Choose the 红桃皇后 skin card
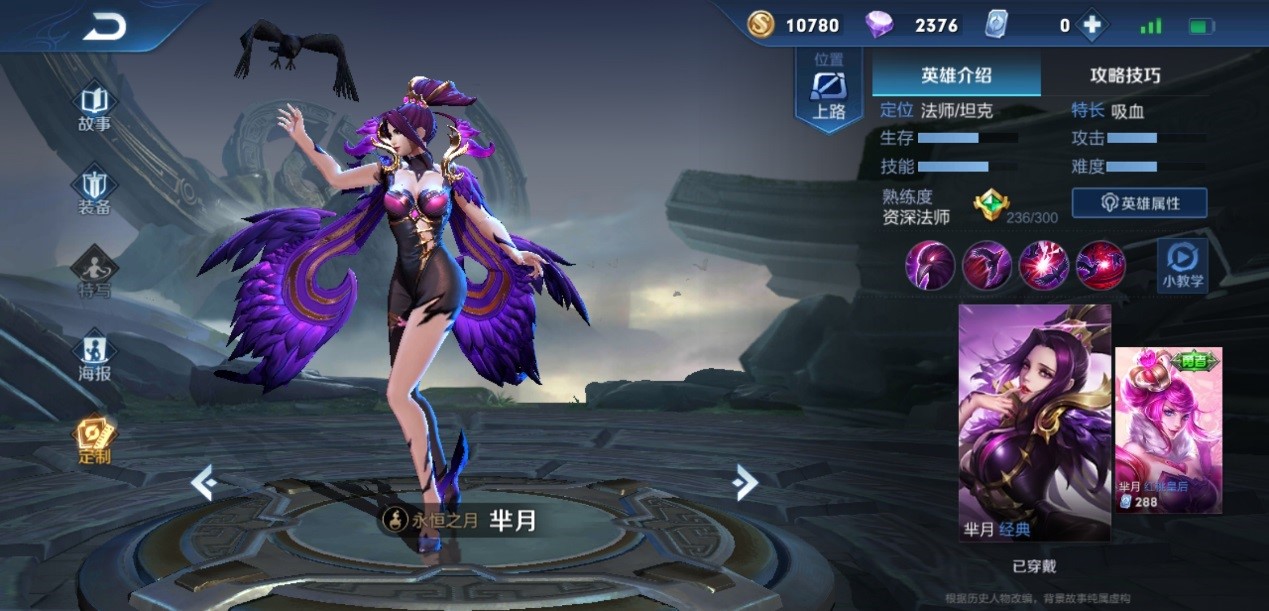Viewport: 1269px width, 611px height. tap(1168, 430)
